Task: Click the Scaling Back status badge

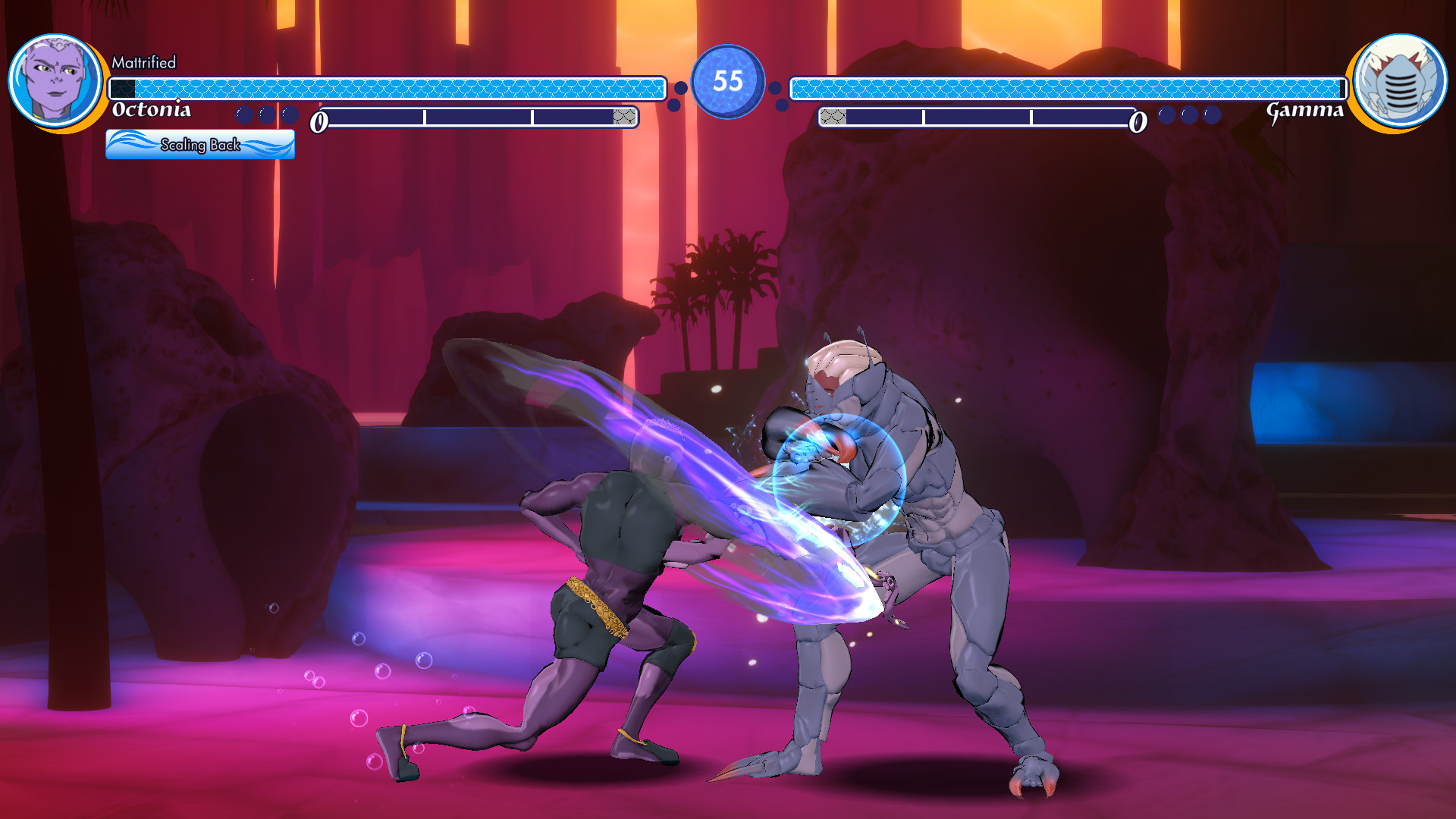Action: pos(201,144)
